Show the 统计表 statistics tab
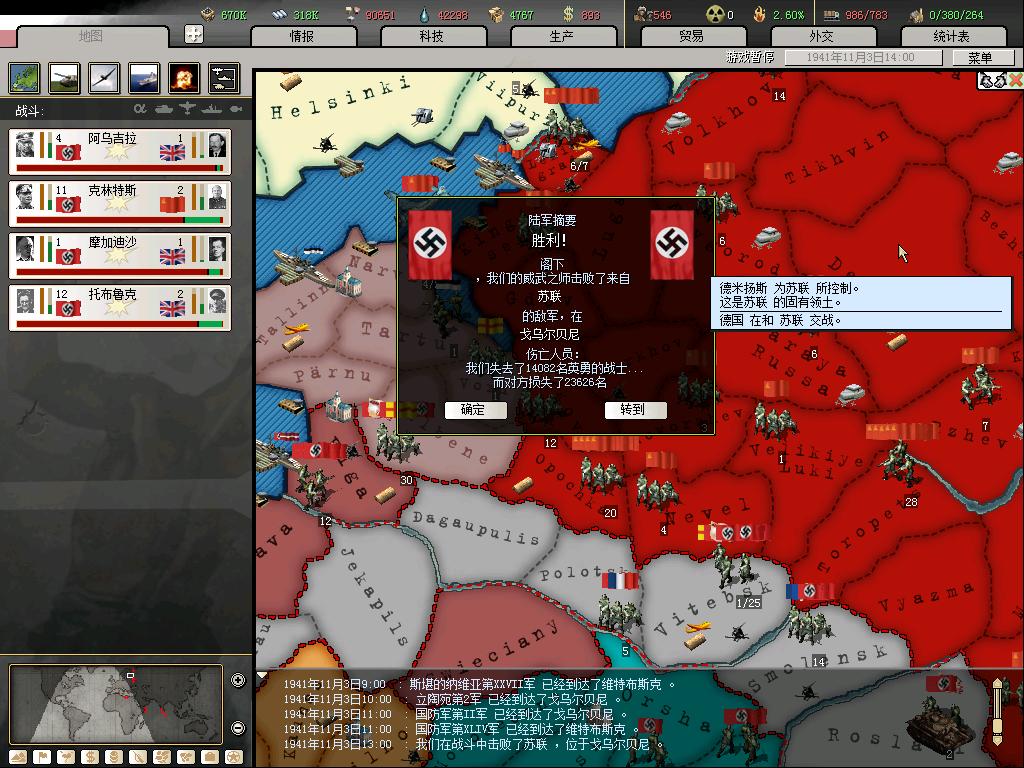The image size is (1024, 768). (x=951, y=37)
